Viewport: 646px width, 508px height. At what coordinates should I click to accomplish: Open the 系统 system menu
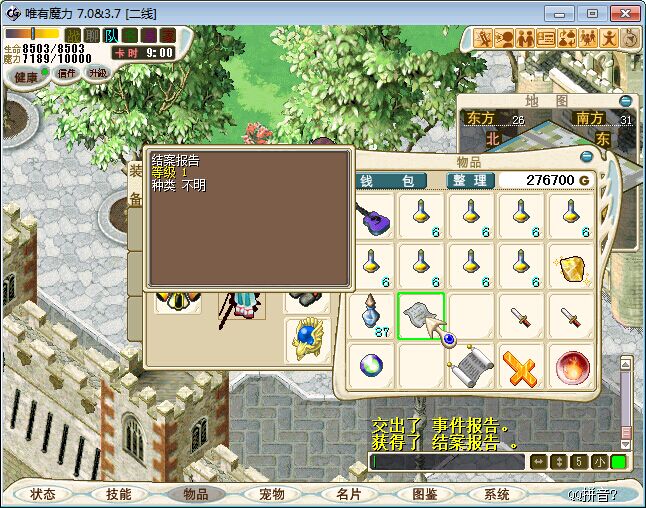(x=497, y=494)
